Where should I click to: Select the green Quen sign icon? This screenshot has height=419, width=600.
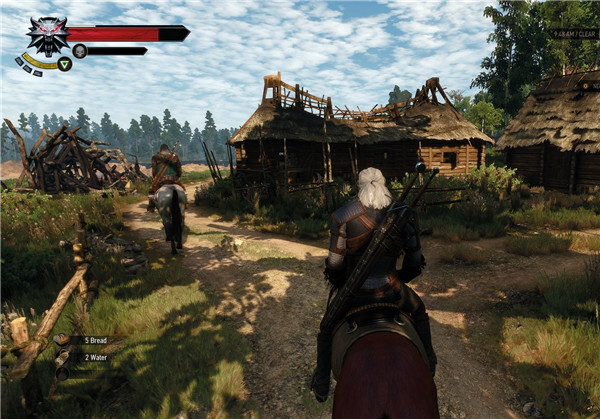[64, 64]
